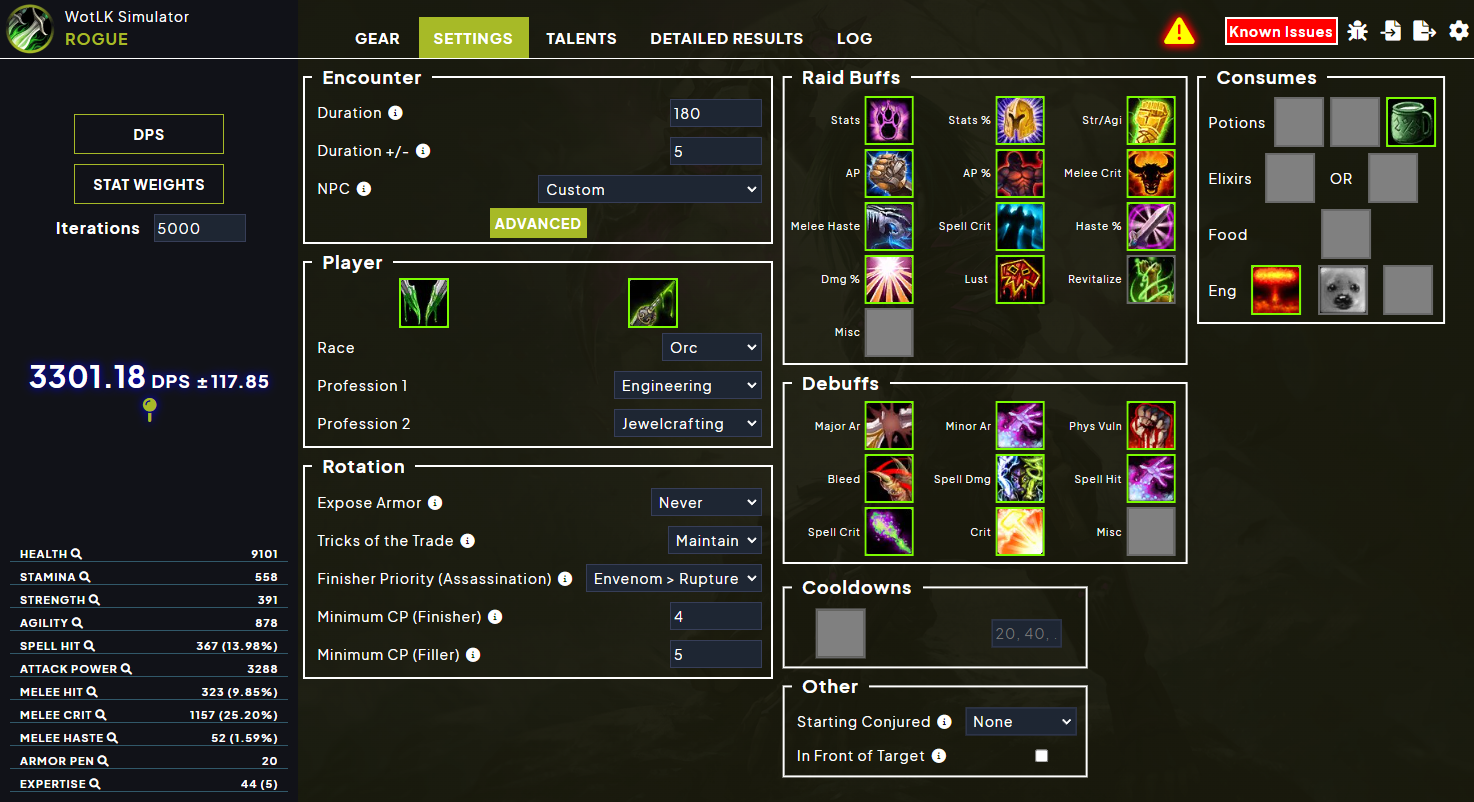Image resolution: width=1474 pixels, height=802 pixels.
Task: Open the settings gear icon
Action: [1459, 31]
